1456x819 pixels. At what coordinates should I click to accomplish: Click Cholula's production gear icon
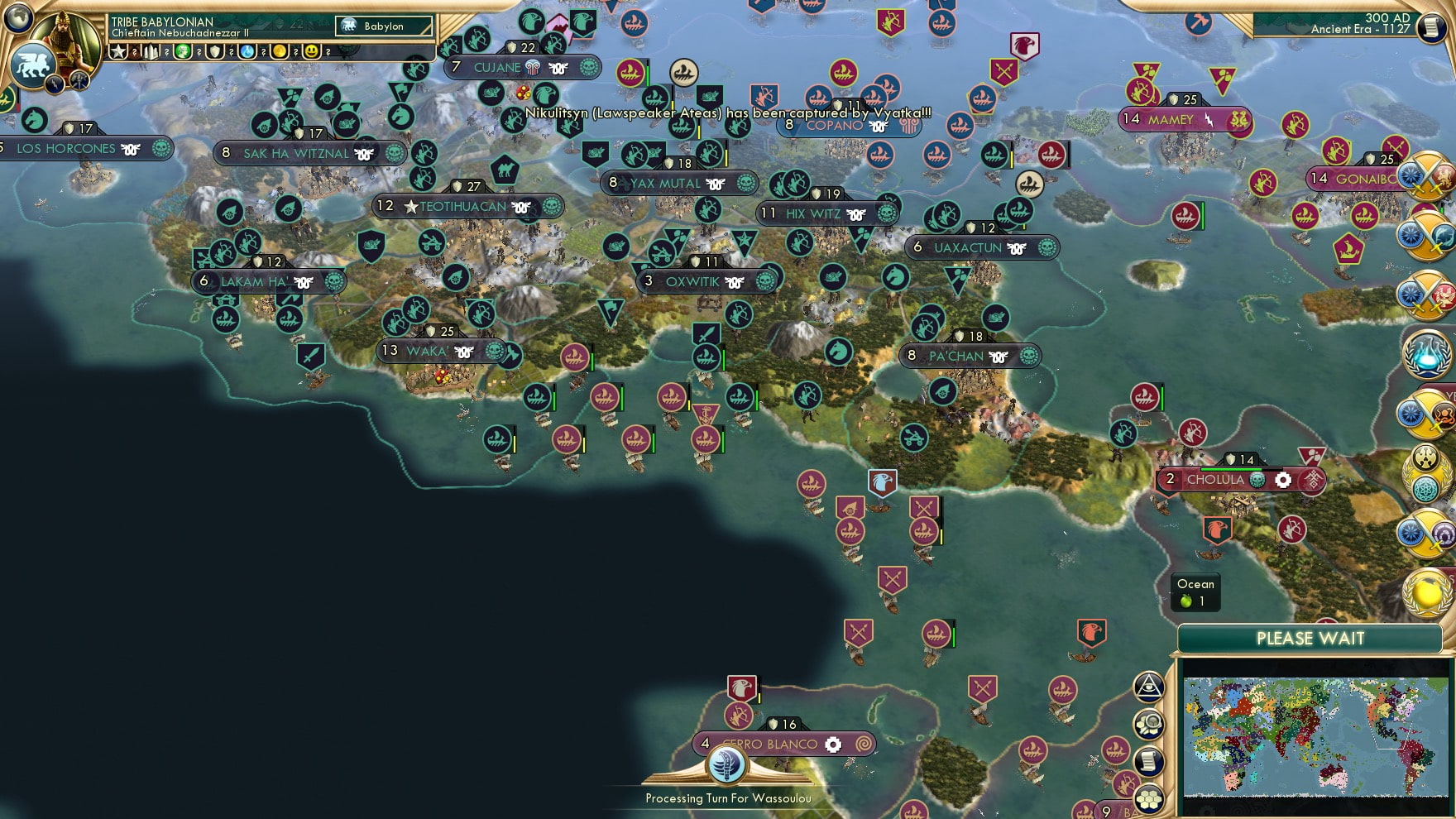1281,480
